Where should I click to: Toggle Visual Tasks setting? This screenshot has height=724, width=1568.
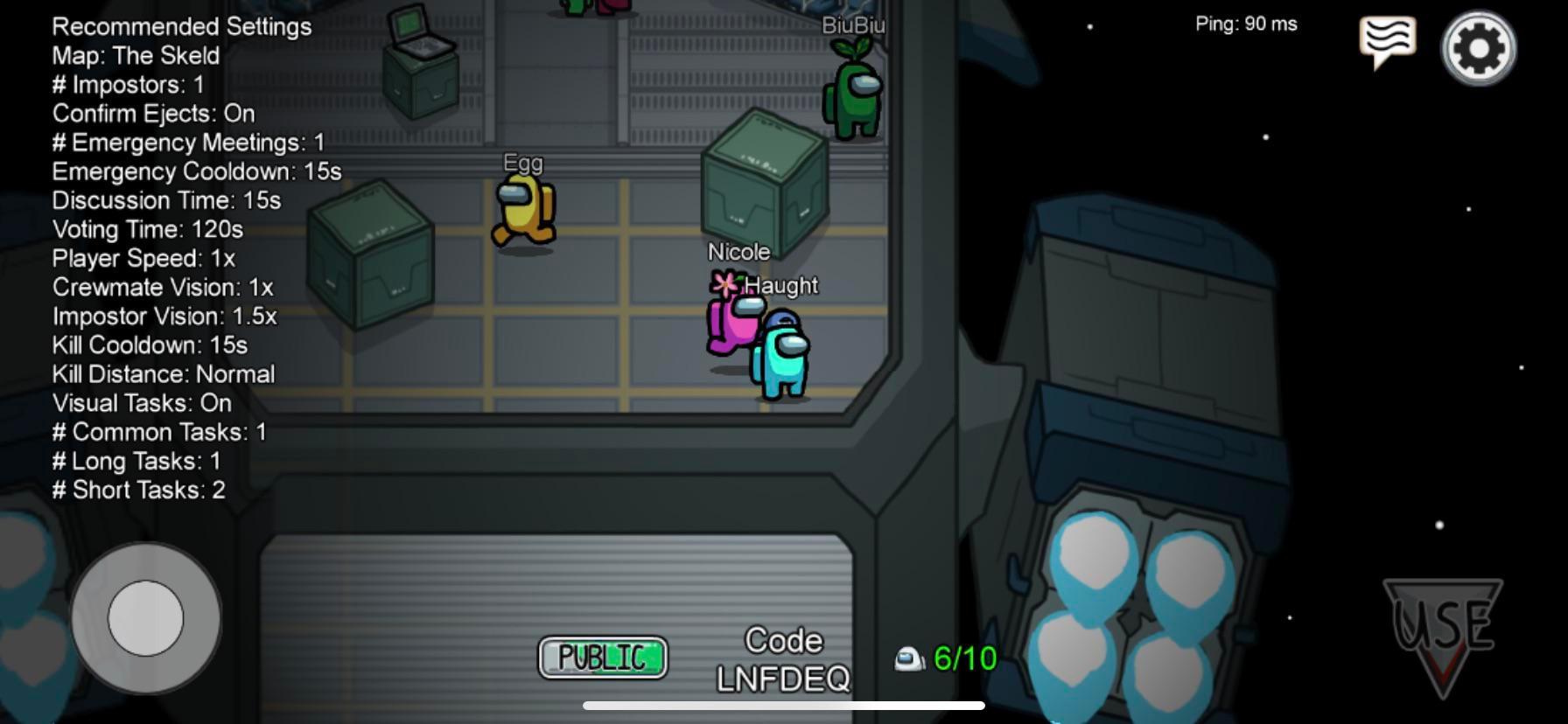(x=142, y=403)
